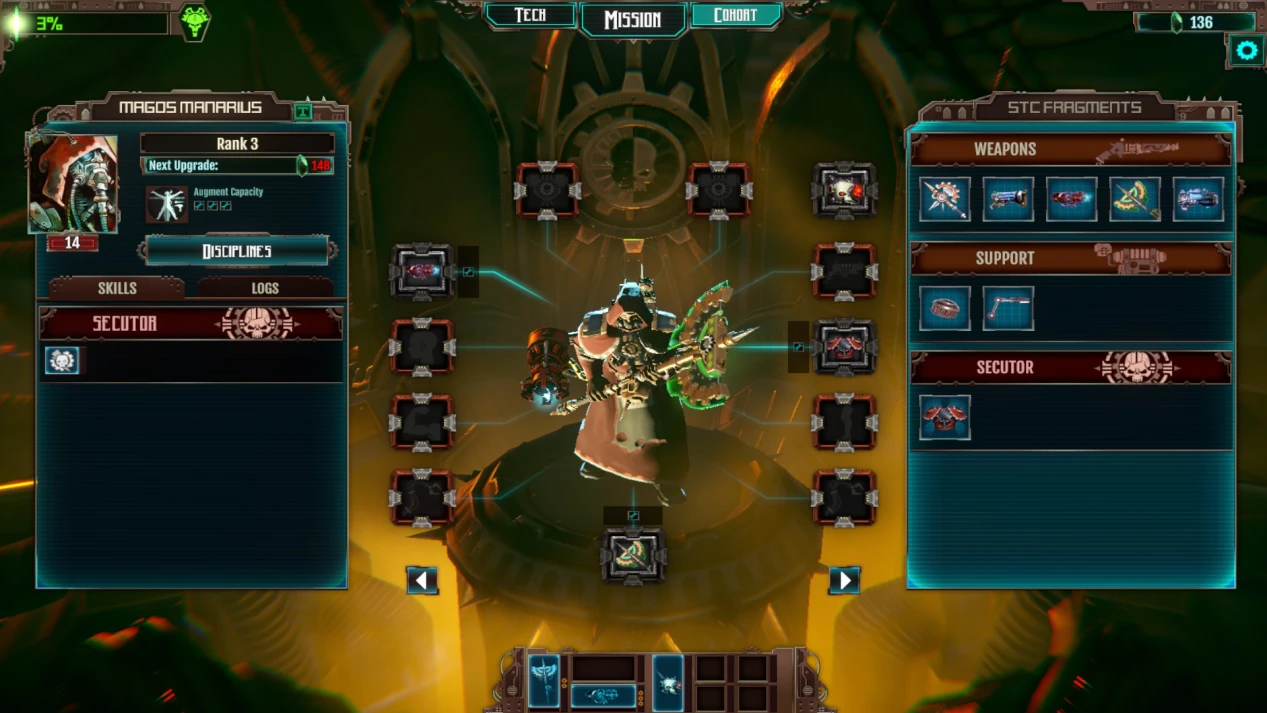Select the equipped red pistol slot
This screenshot has width=1267, height=713.
coord(422,271)
